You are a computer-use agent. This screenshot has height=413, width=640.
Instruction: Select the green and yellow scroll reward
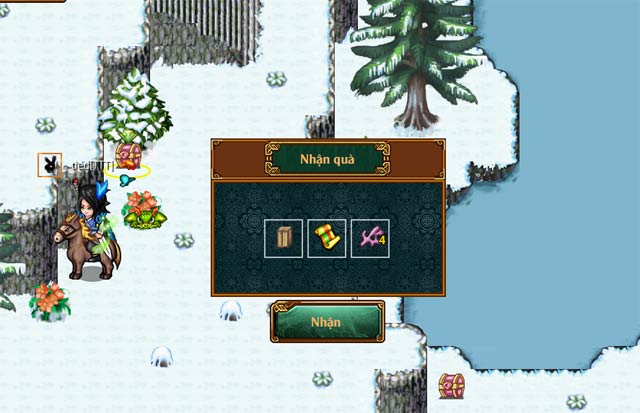pyautogui.click(x=327, y=239)
